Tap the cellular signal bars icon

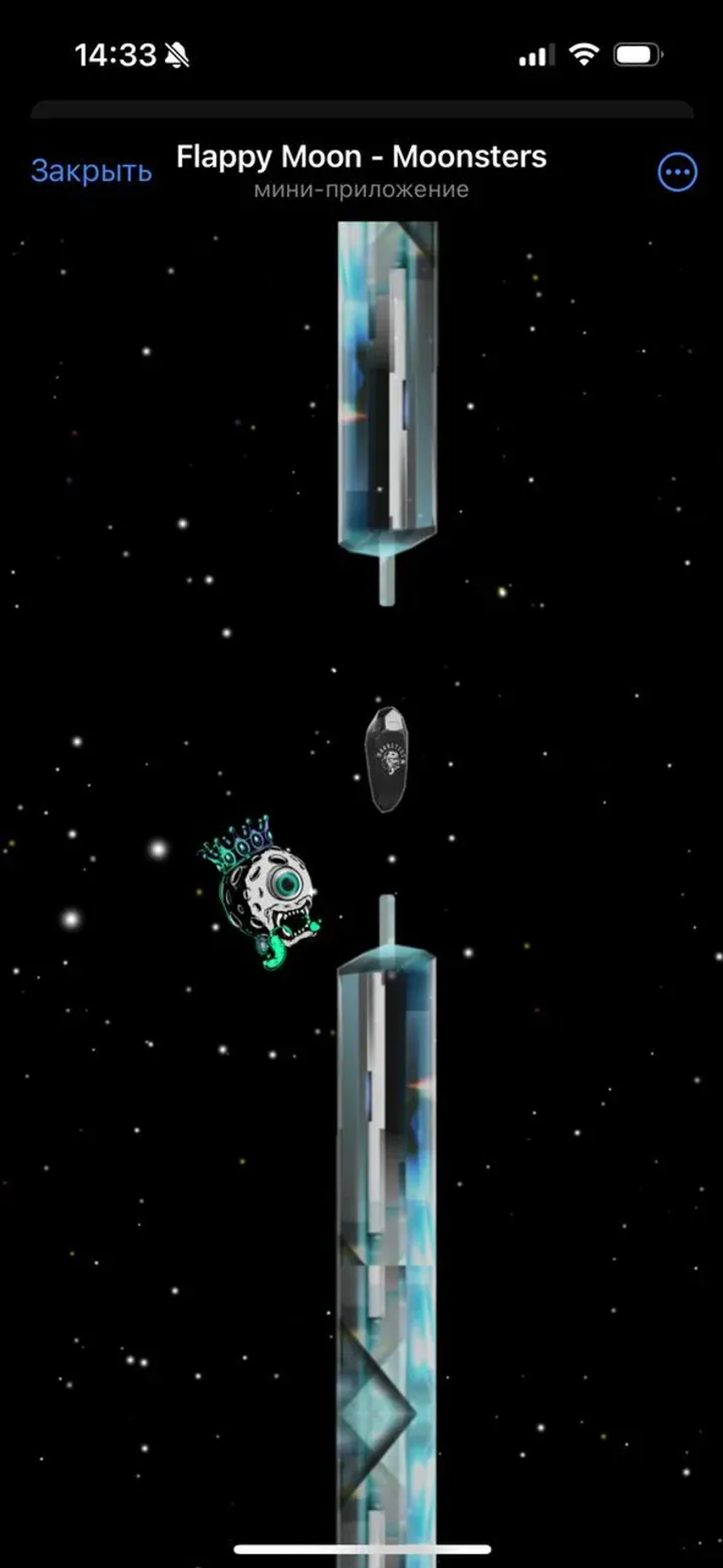(x=536, y=55)
